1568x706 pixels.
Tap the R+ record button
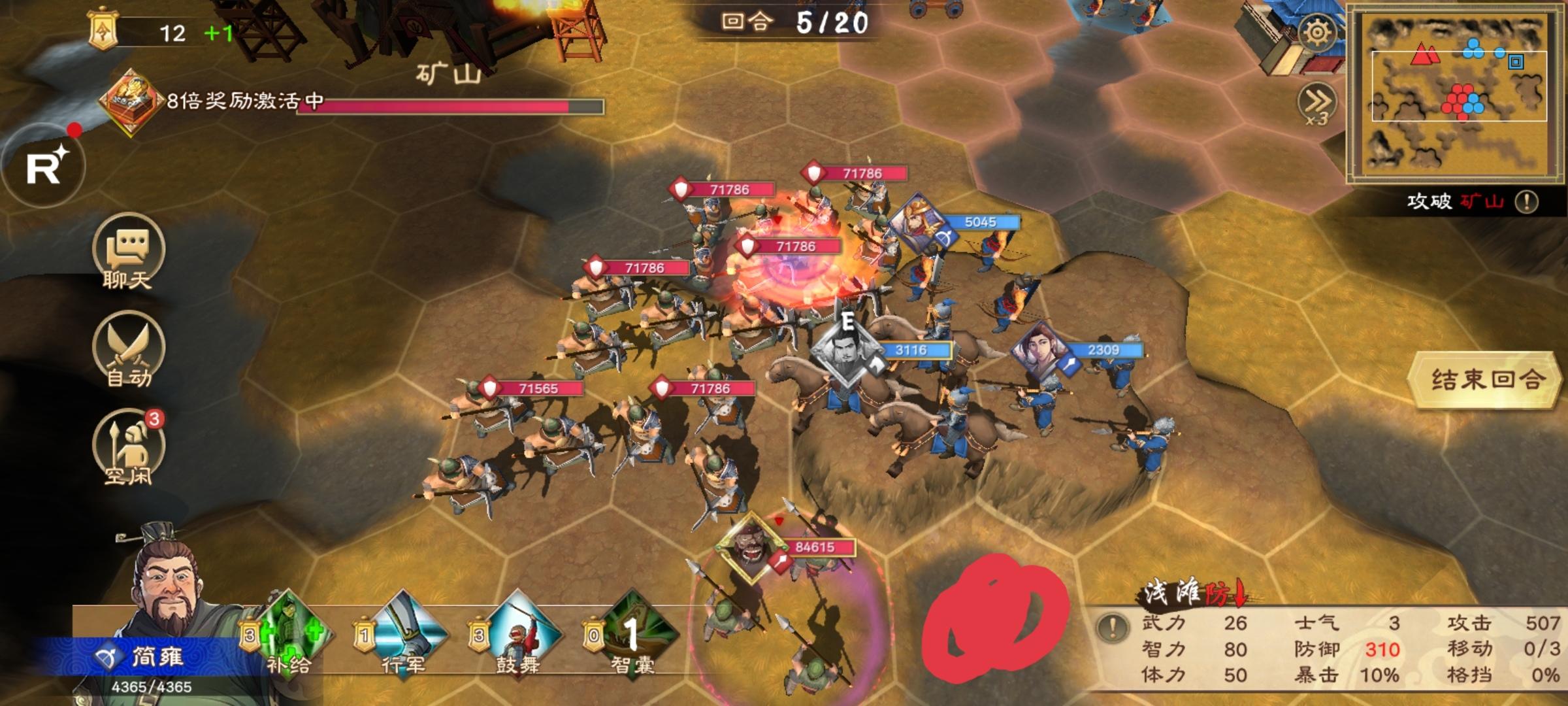44,167
